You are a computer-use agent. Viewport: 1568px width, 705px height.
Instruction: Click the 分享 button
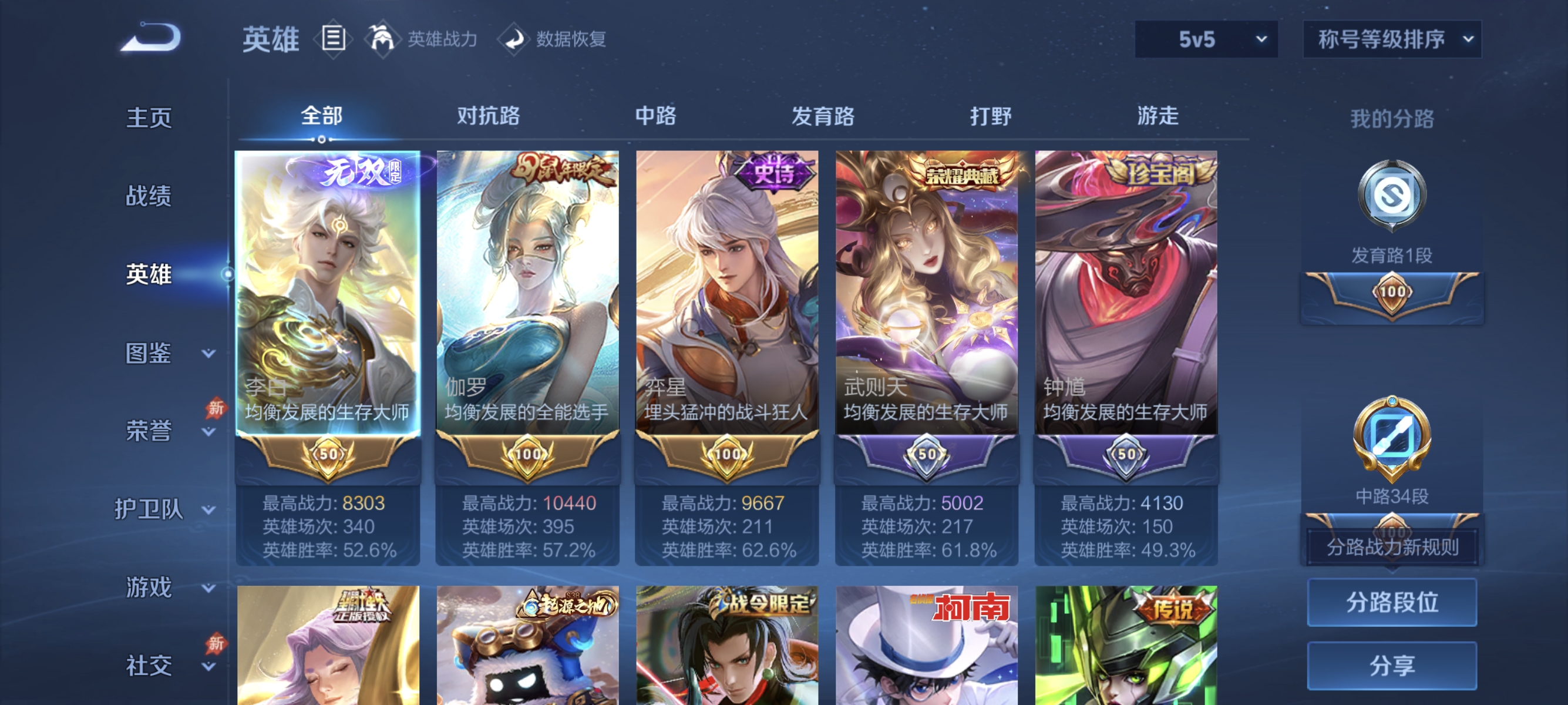(x=1392, y=666)
